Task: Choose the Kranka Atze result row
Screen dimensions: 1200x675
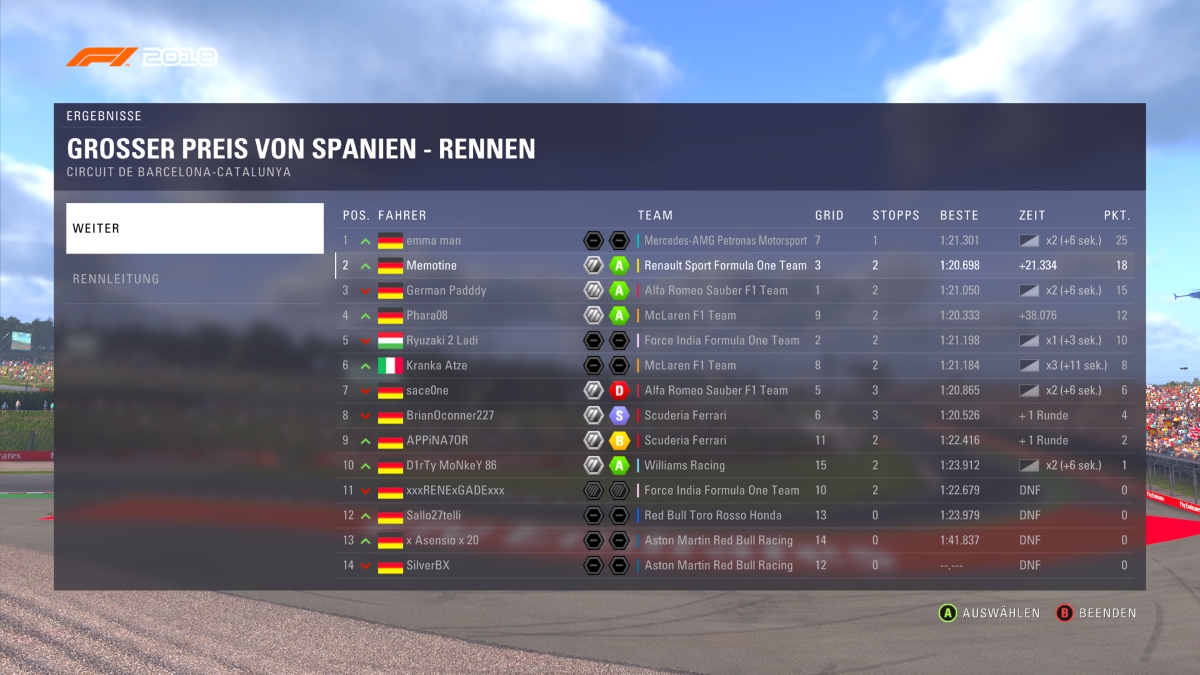Action: [735, 366]
